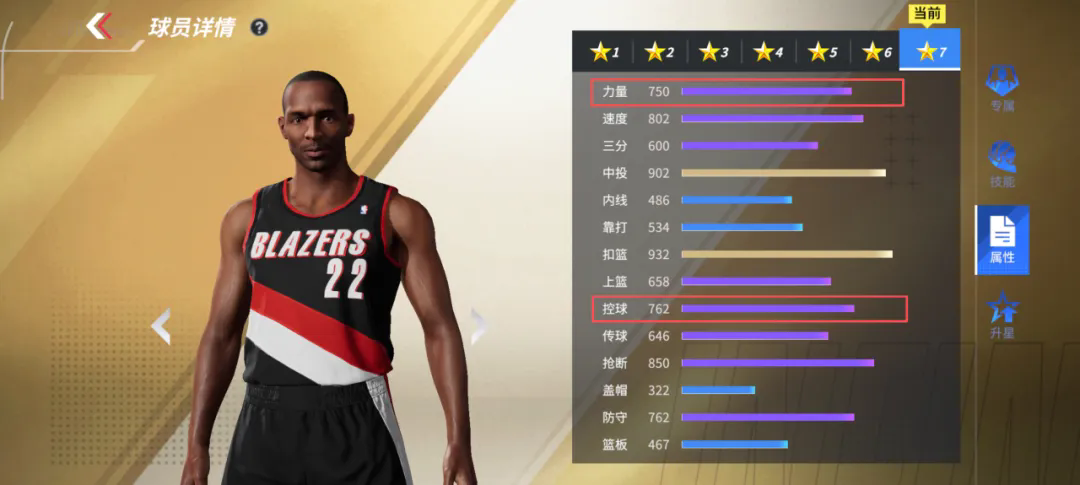
Task: Switch to the 技能 skills side tab
Action: (1002, 165)
